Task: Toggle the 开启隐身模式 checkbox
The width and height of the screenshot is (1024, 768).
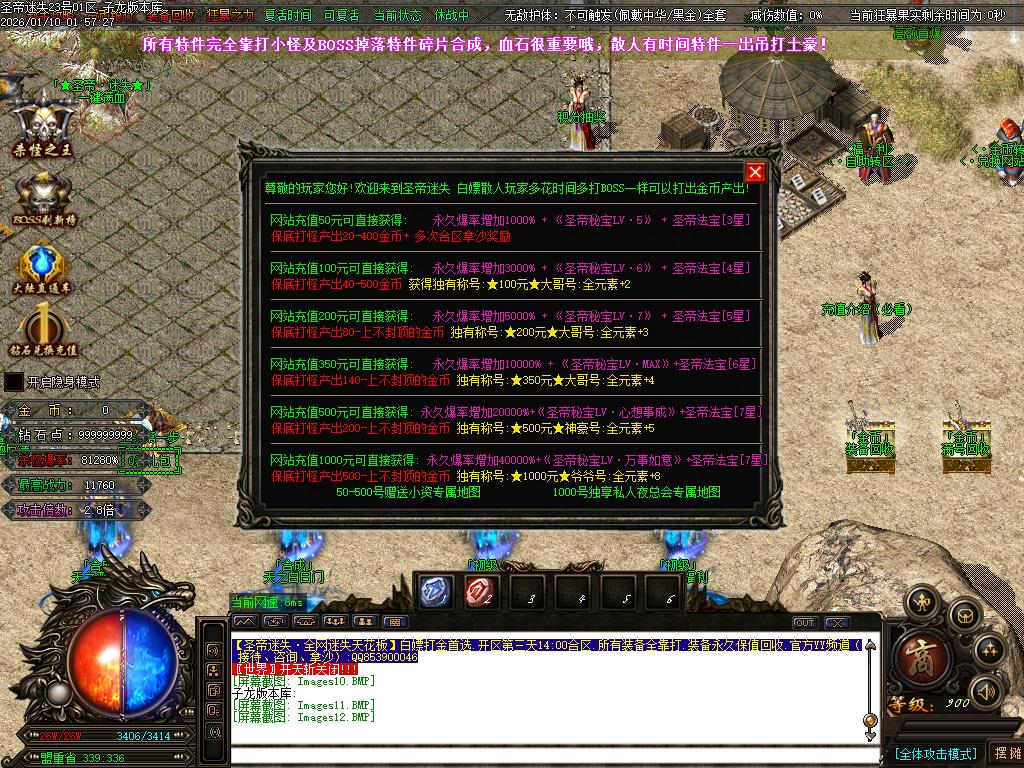Action: (x=13, y=382)
